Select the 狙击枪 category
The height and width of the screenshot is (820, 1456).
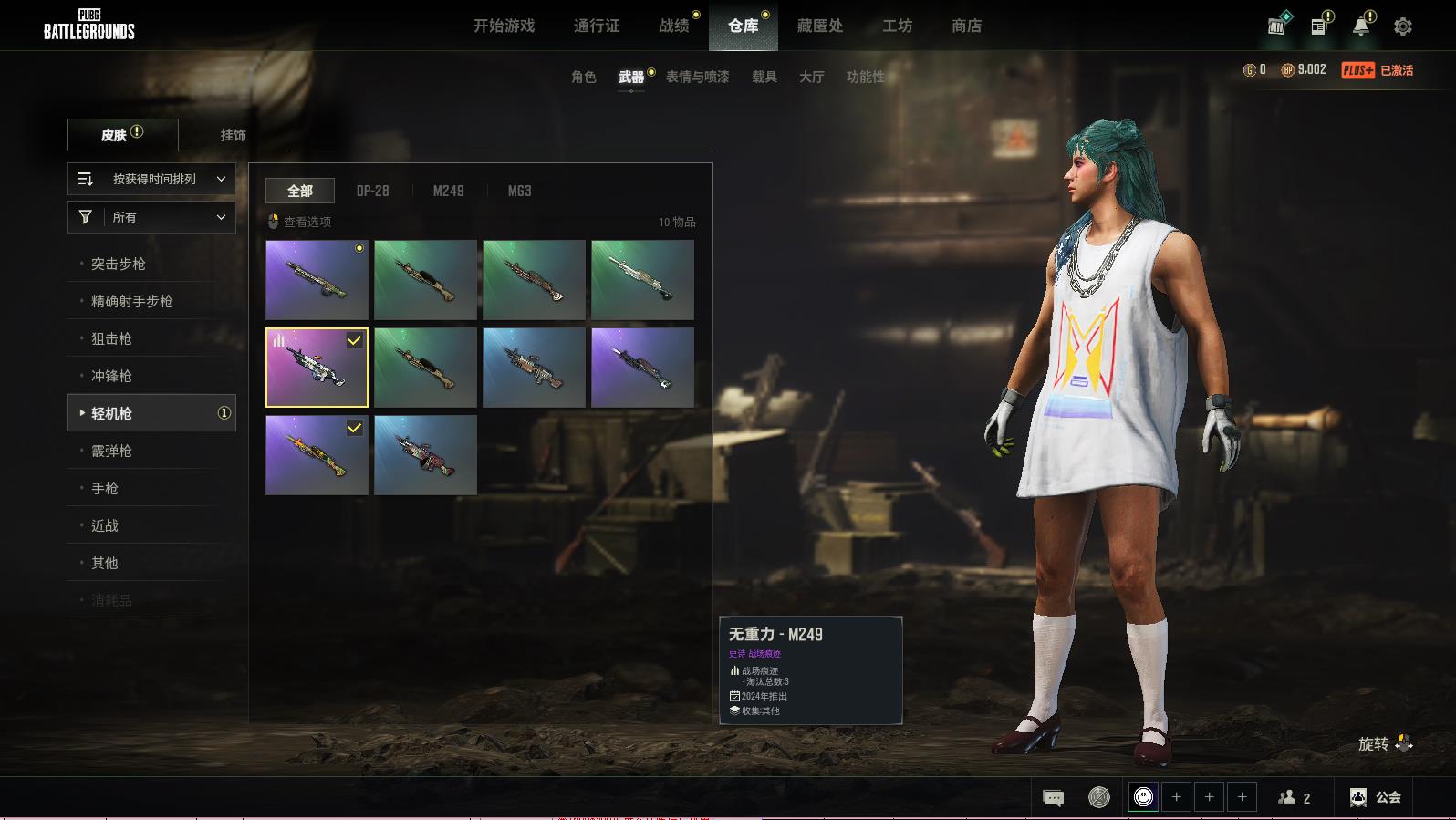[x=111, y=338]
